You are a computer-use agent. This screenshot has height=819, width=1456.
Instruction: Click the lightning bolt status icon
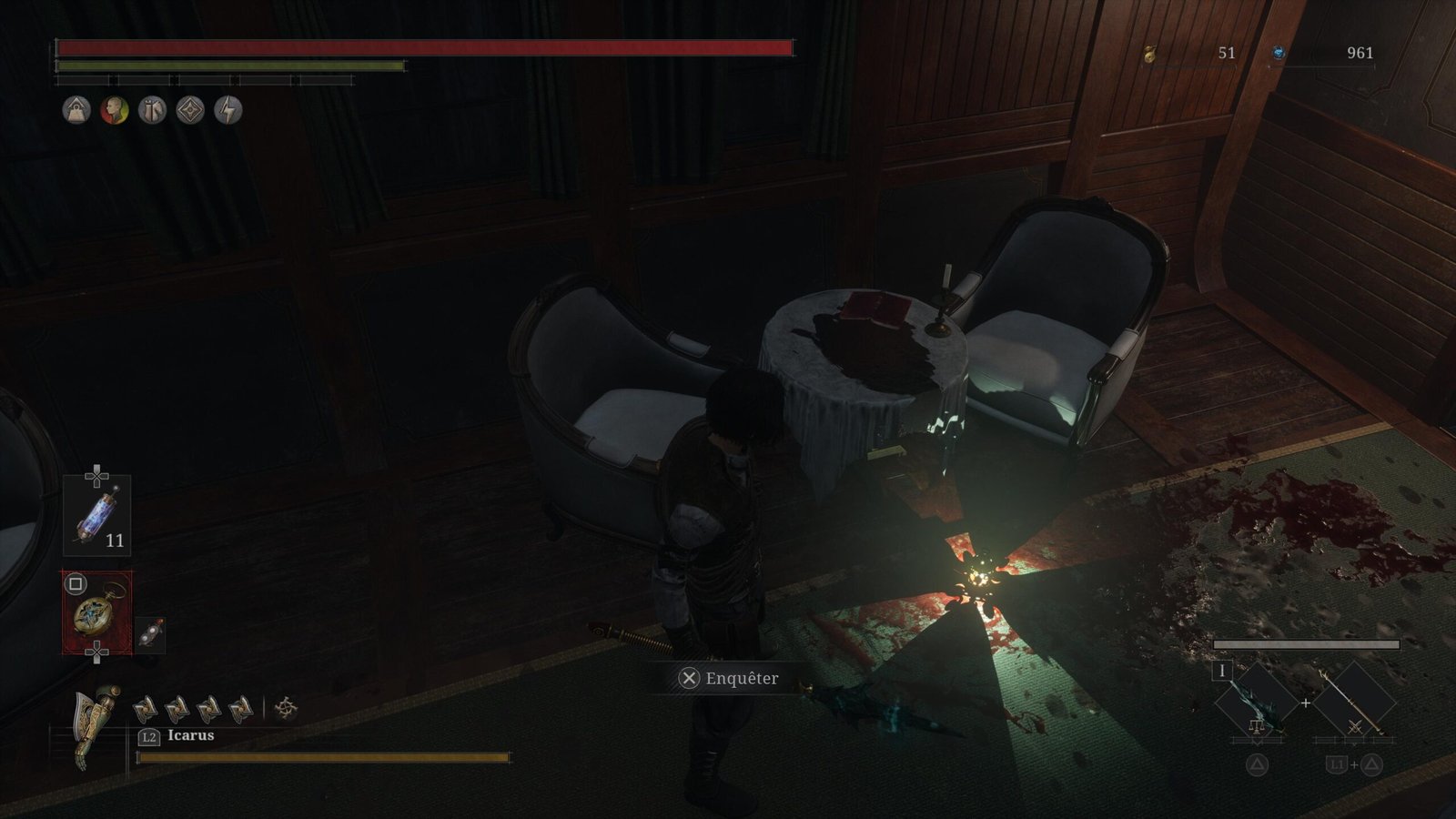click(x=228, y=111)
